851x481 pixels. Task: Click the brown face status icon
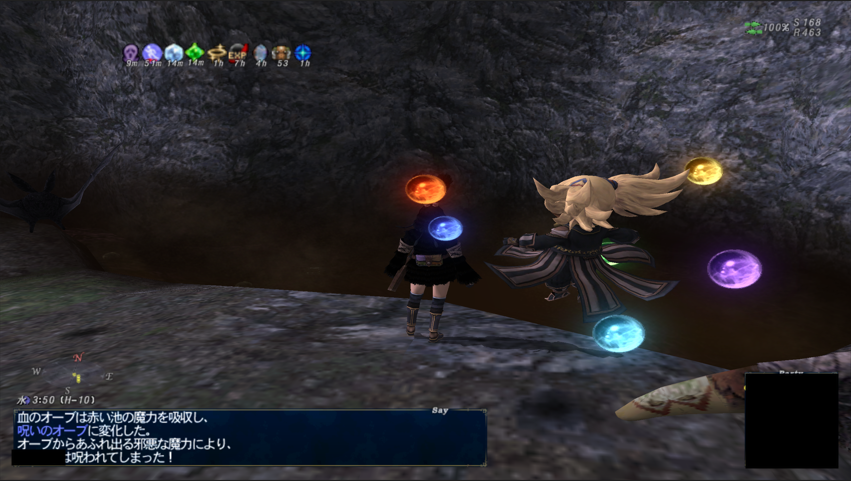point(282,52)
